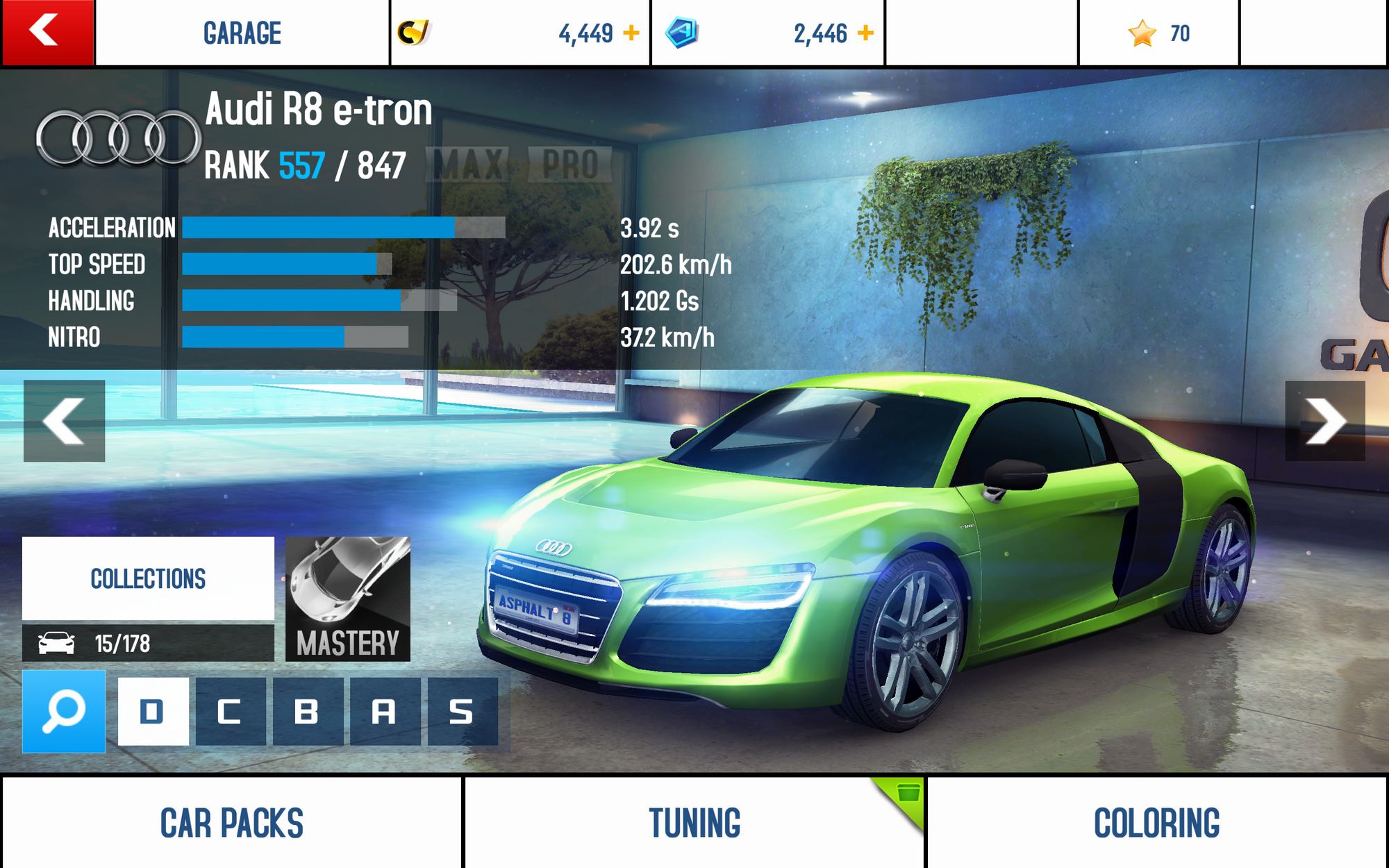1389x868 pixels.
Task: Open the Car Packs shop
Action: [x=231, y=823]
